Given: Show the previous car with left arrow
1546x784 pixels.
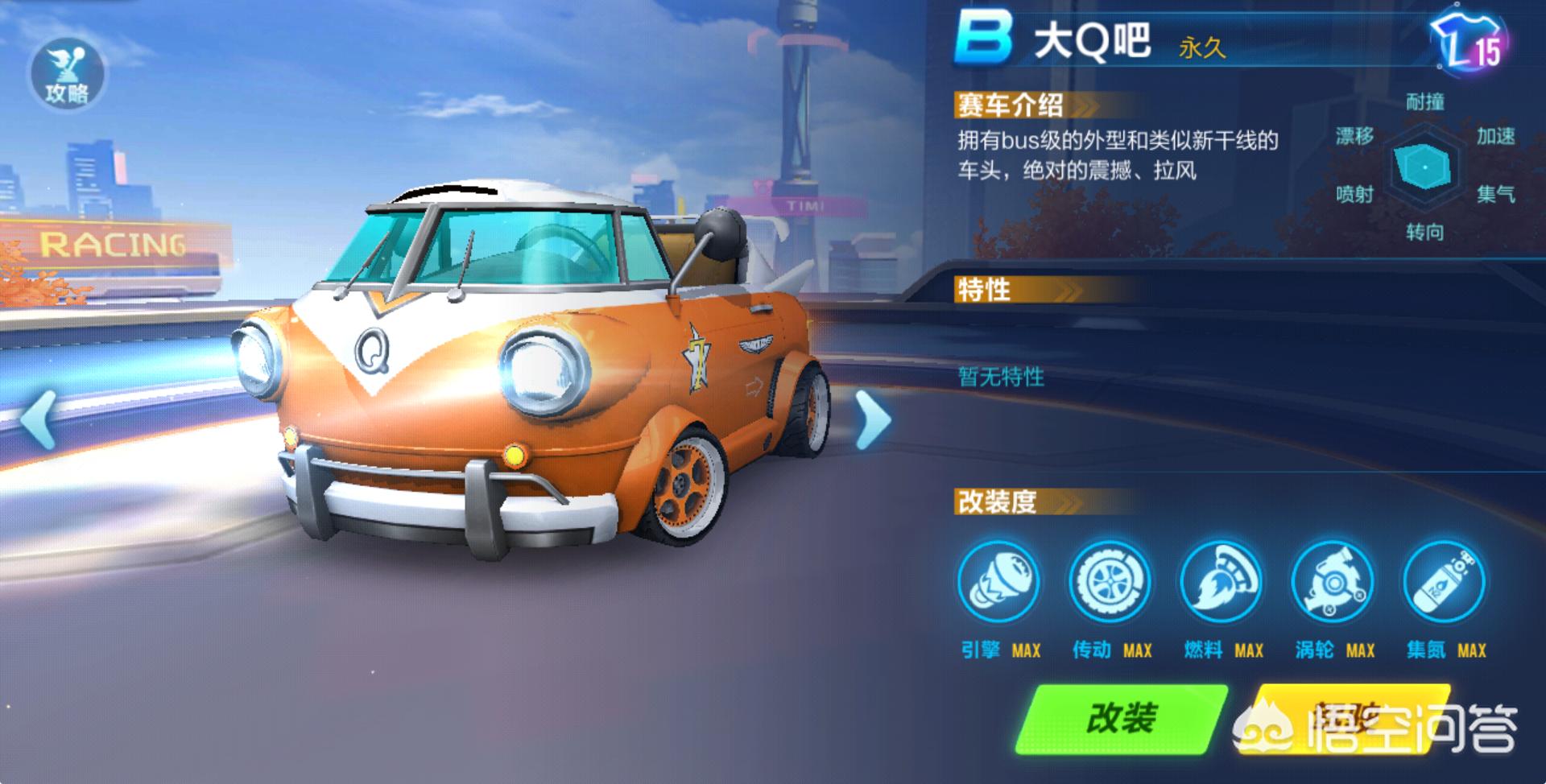Looking at the screenshot, I should [x=39, y=419].
